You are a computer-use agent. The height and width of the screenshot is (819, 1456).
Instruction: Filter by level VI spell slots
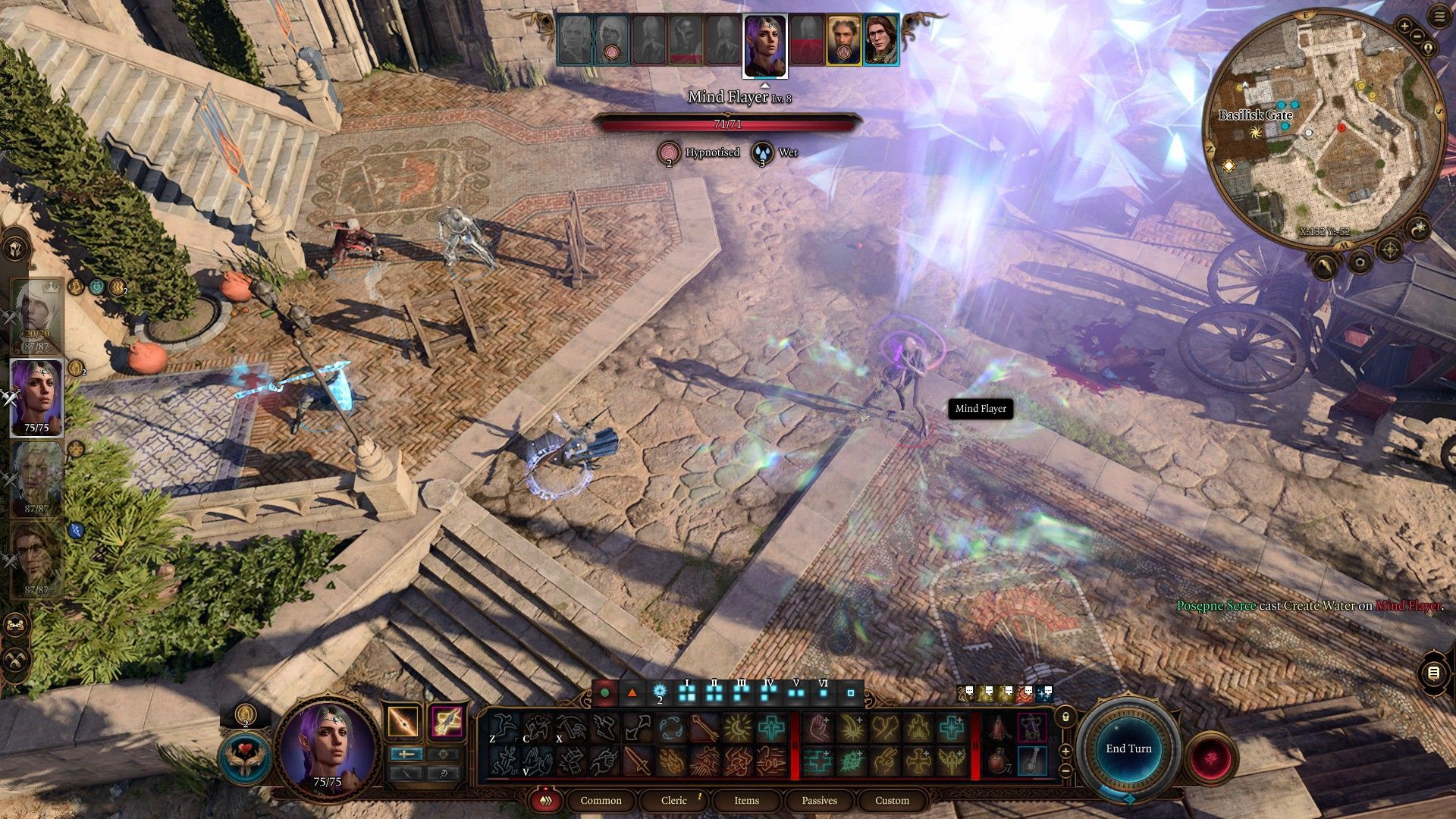[x=824, y=692]
